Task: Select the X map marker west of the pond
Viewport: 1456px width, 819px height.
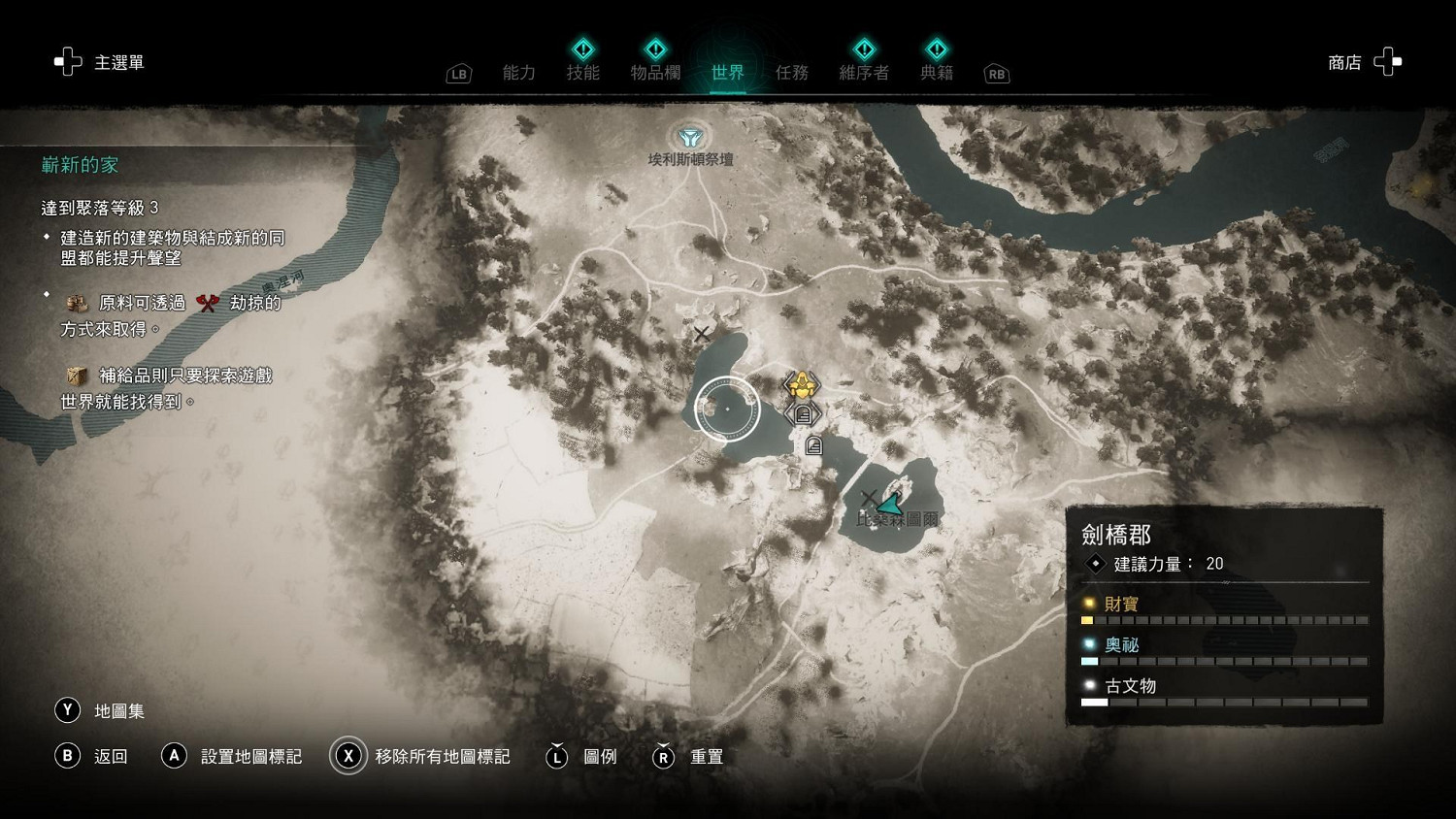Action: [x=701, y=333]
